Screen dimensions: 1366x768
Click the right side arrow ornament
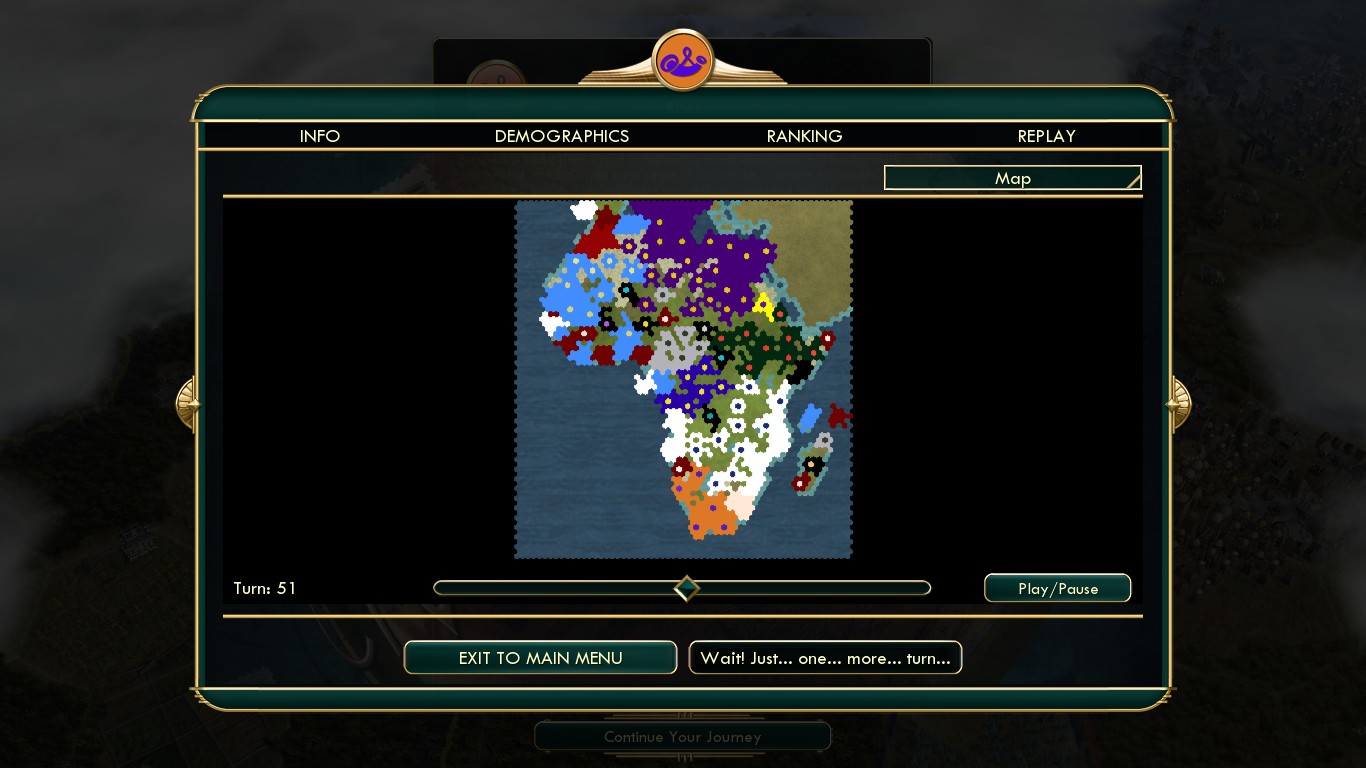1179,403
